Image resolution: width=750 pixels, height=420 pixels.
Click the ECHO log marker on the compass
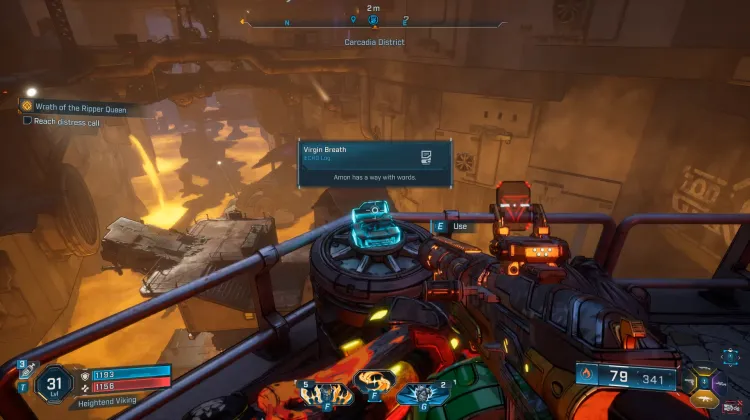click(373, 18)
